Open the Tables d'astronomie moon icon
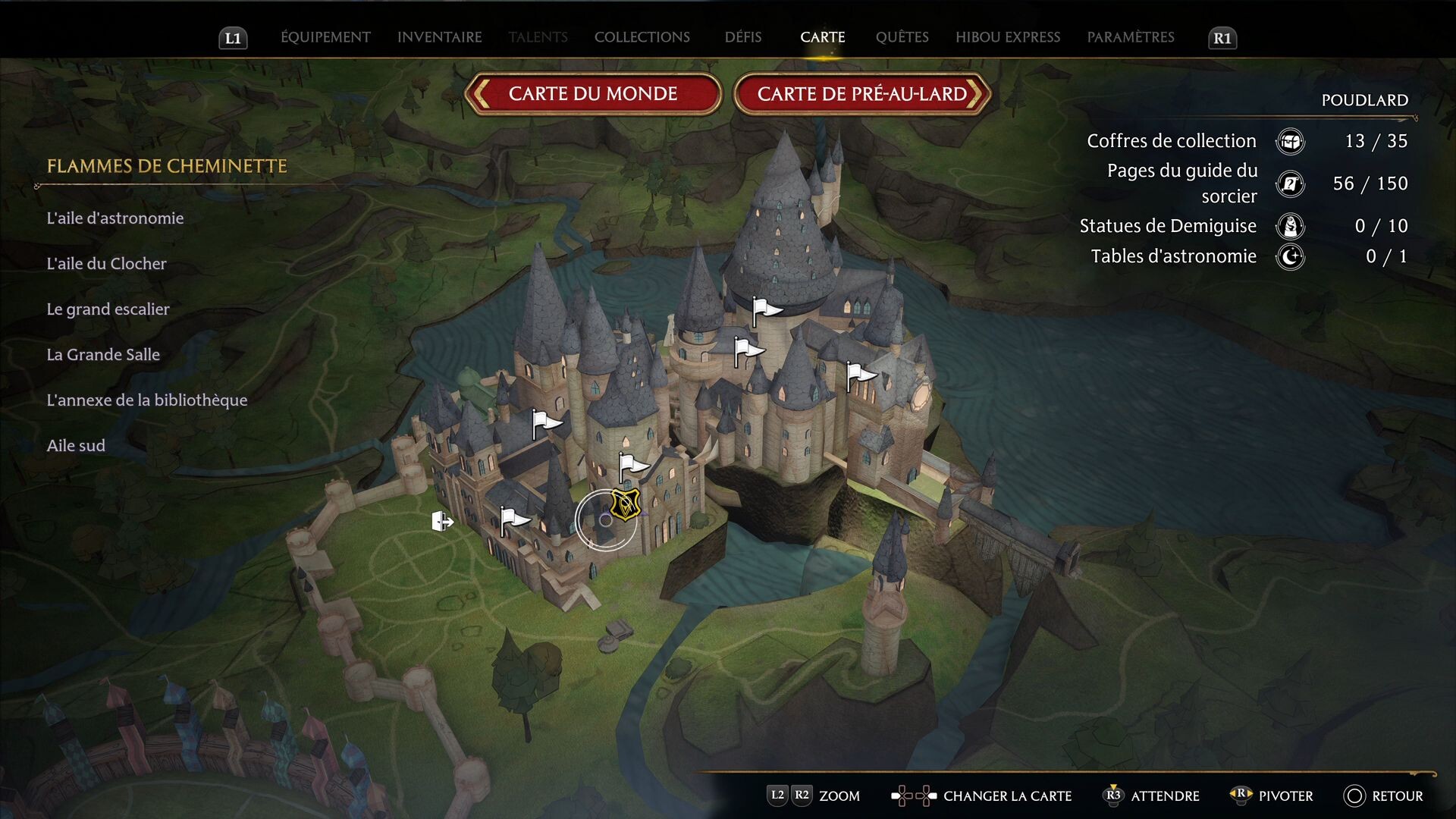Viewport: 1456px width, 819px height. pyautogui.click(x=1290, y=257)
